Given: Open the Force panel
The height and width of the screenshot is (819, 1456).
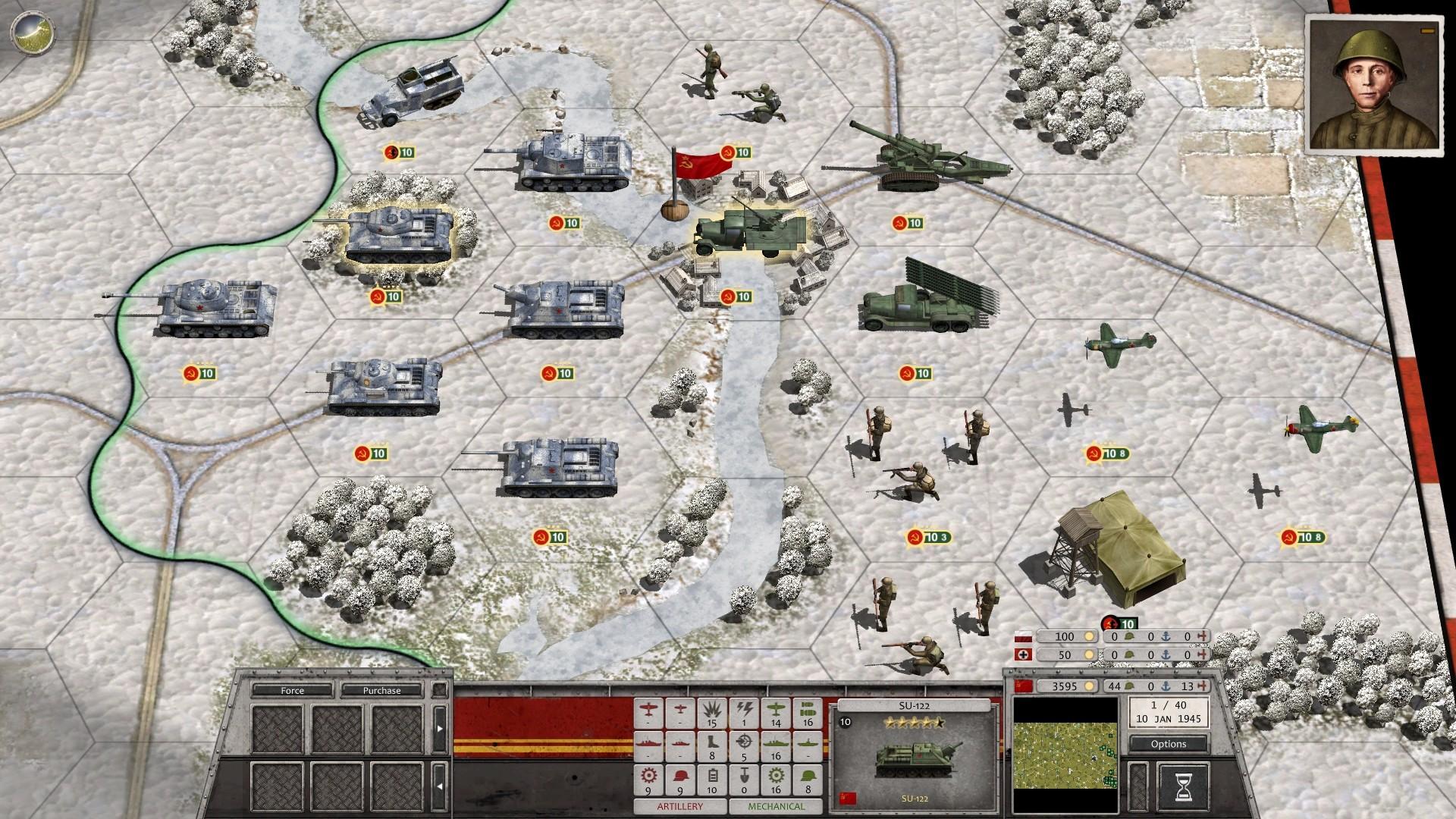Looking at the screenshot, I should [294, 691].
